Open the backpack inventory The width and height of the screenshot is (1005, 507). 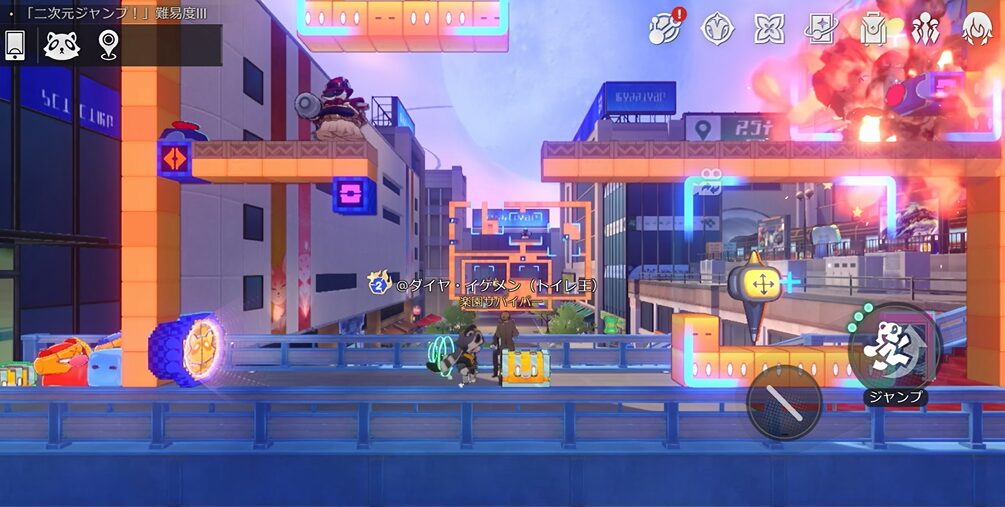pyautogui.click(x=874, y=28)
